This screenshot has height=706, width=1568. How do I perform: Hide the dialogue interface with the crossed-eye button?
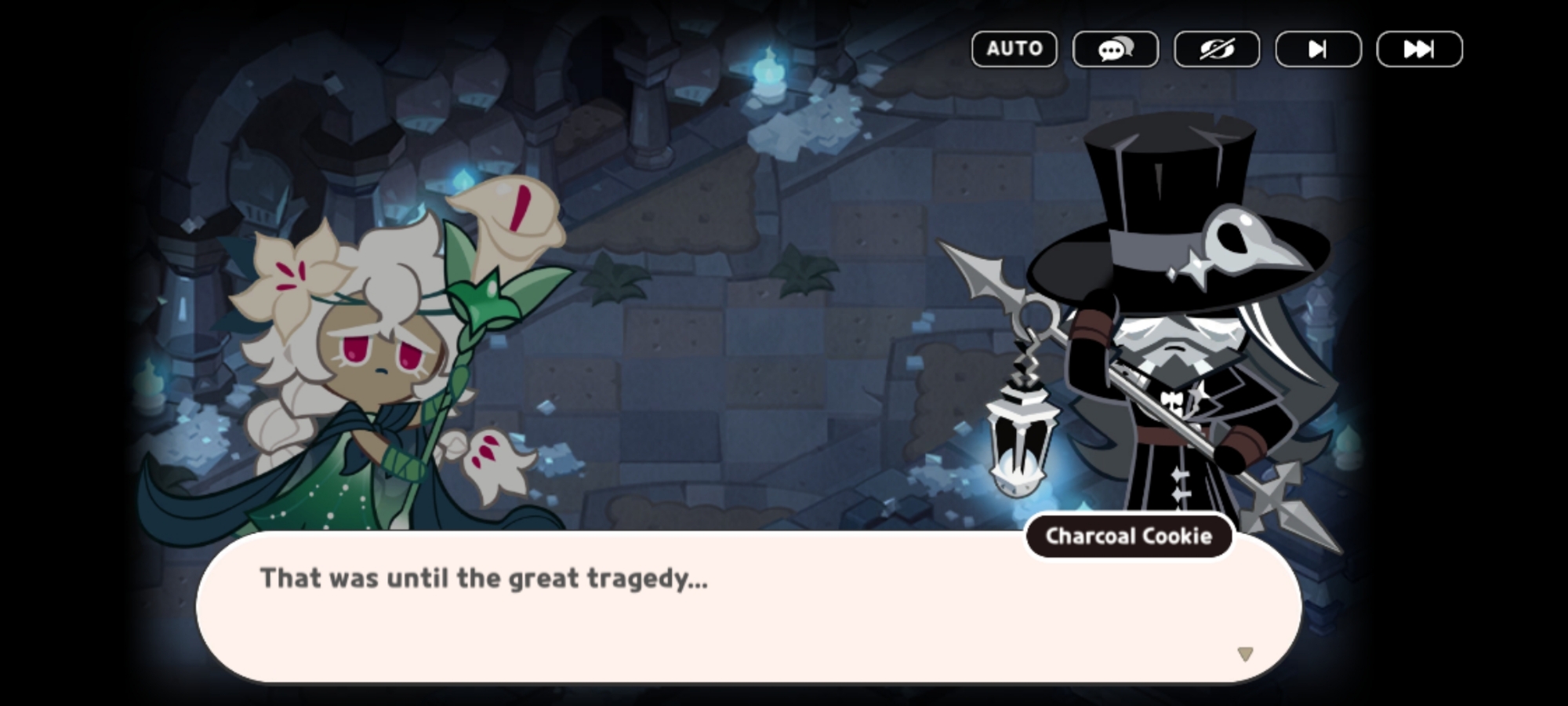(x=1216, y=49)
